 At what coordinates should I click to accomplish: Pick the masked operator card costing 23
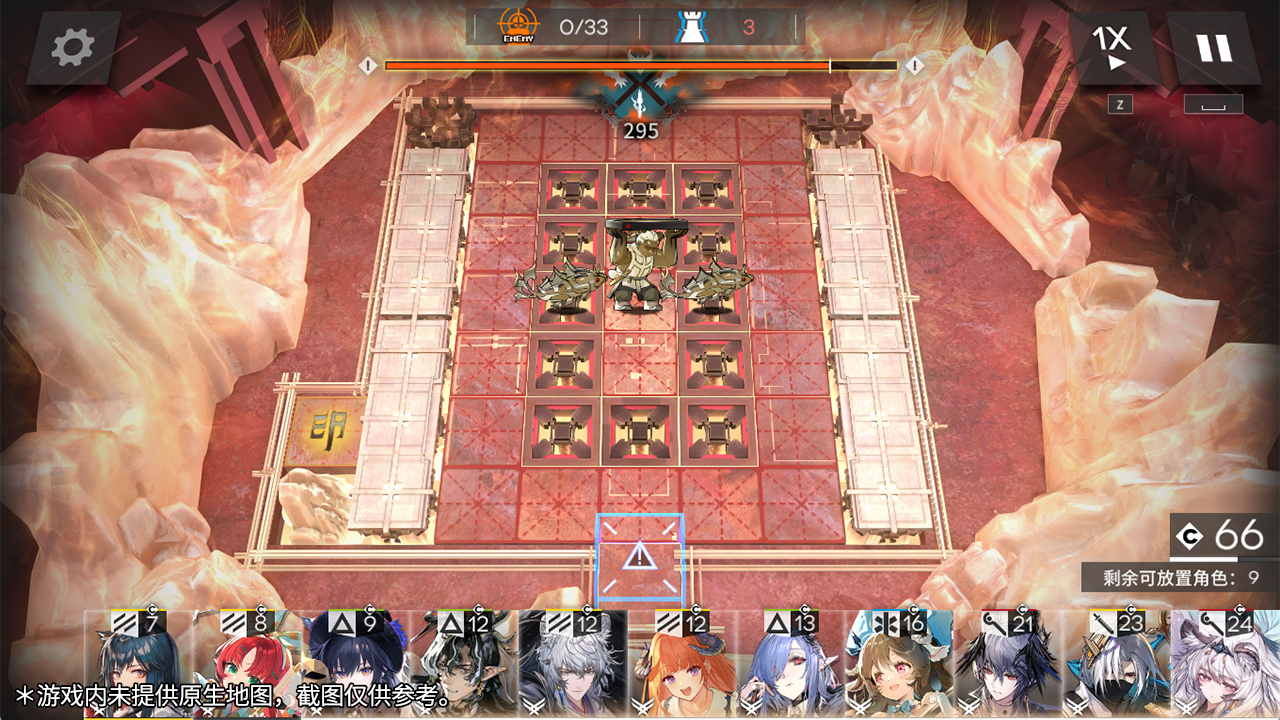coord(1117,665)
